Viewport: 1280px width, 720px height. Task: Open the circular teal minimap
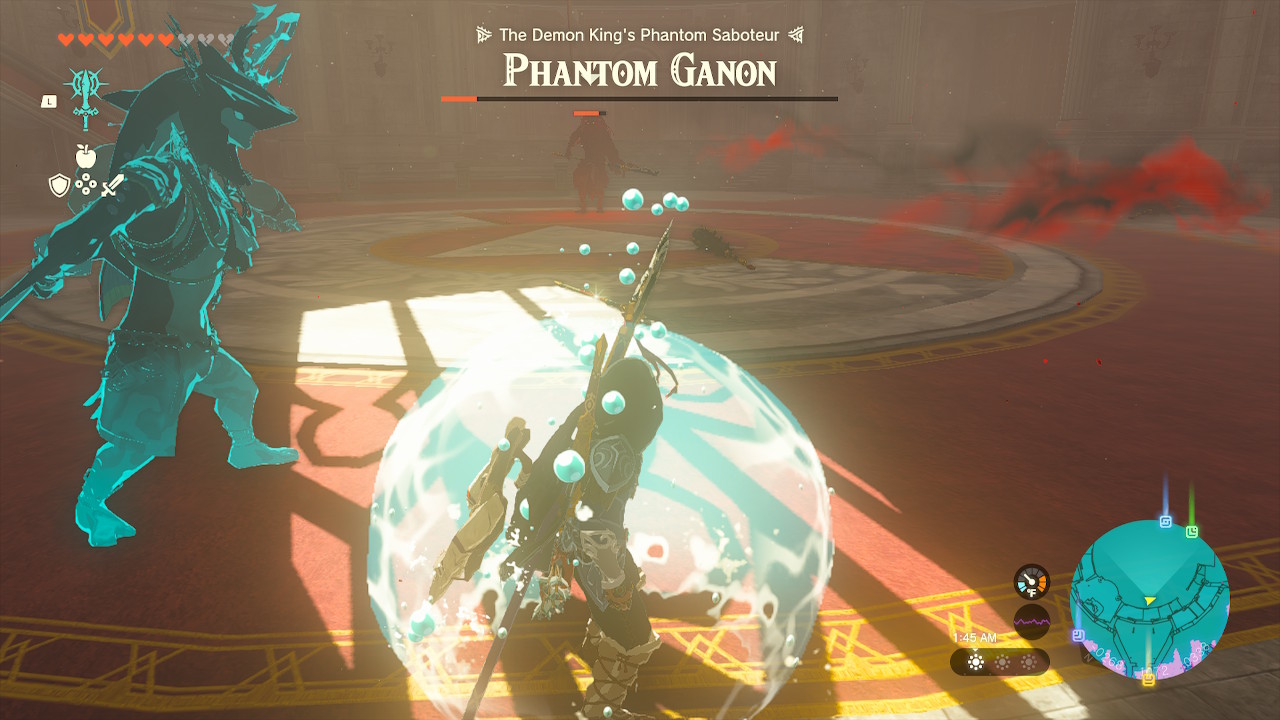(x=1149, y=598)
